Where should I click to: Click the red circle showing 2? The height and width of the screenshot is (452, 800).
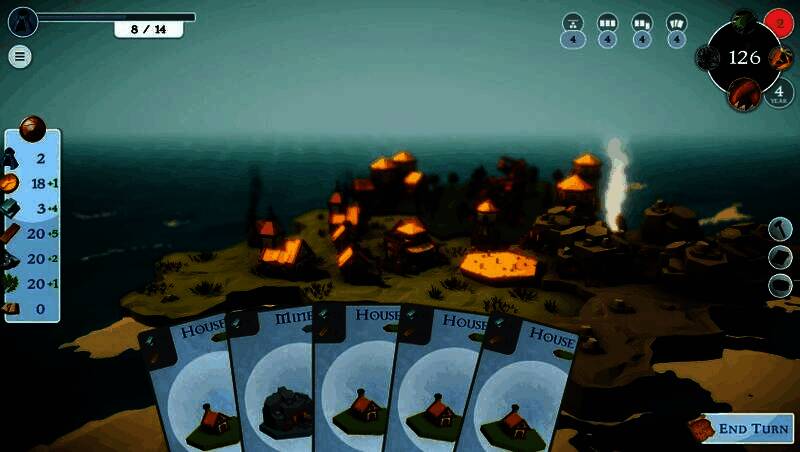click(778, 21)
